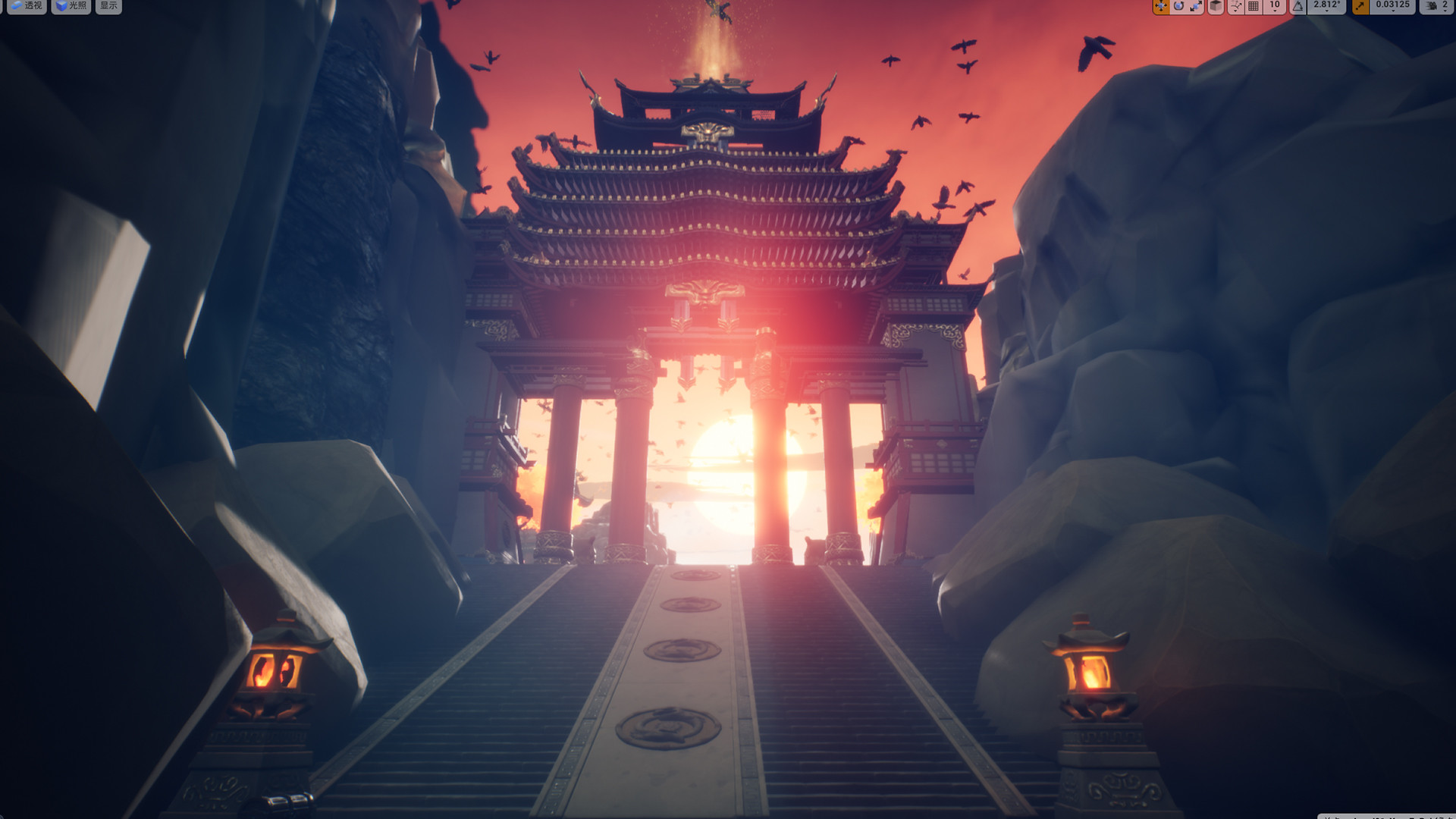Open the 显示 show flags menu
The width and height of the screenshot is (1456, 819).
pos(107,7)
